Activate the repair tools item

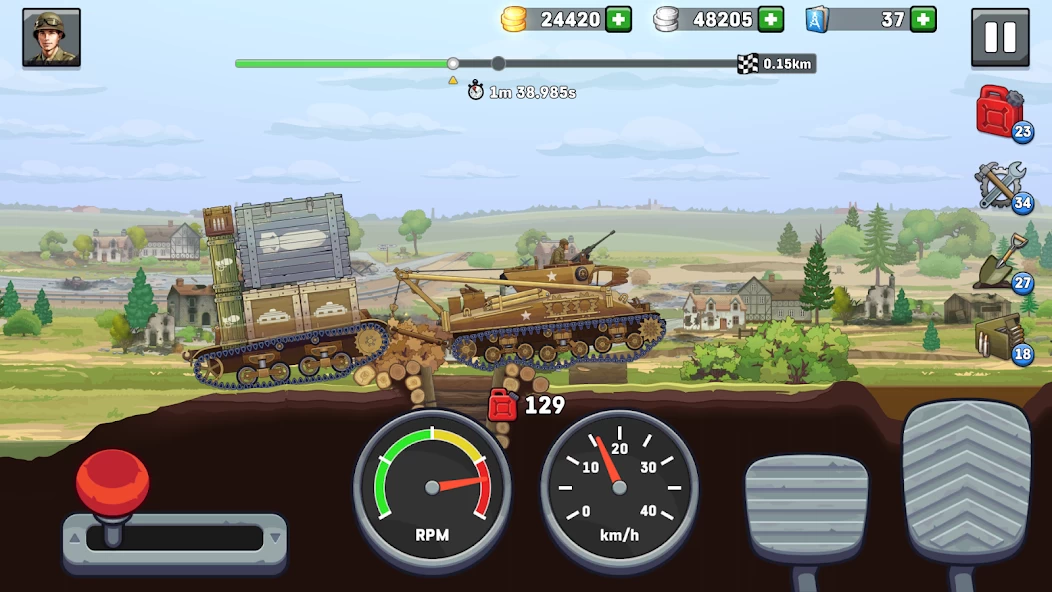(x=1000, y=186)
